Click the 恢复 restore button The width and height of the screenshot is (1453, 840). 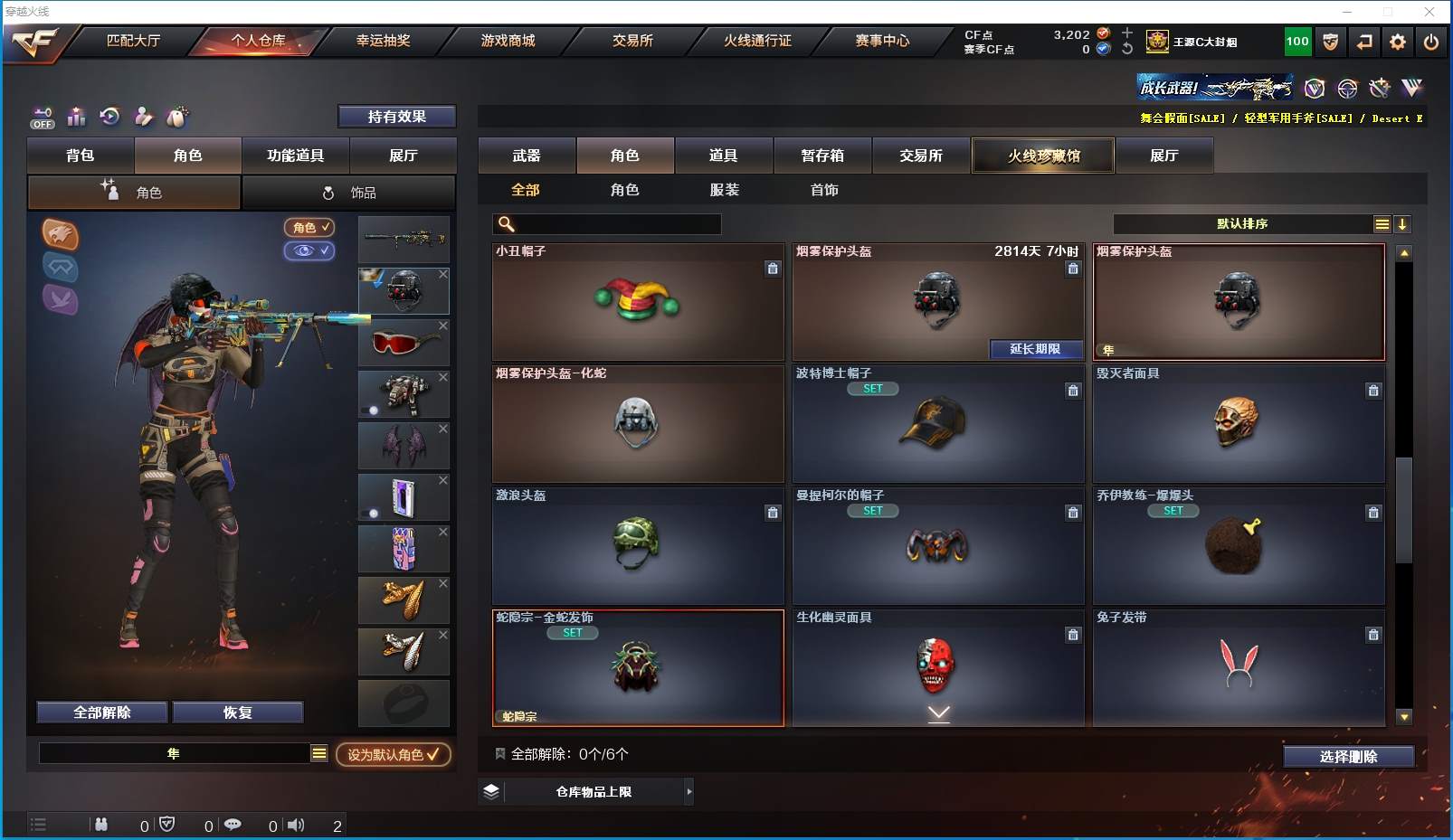pyautogui.click(x=238, y=713)
